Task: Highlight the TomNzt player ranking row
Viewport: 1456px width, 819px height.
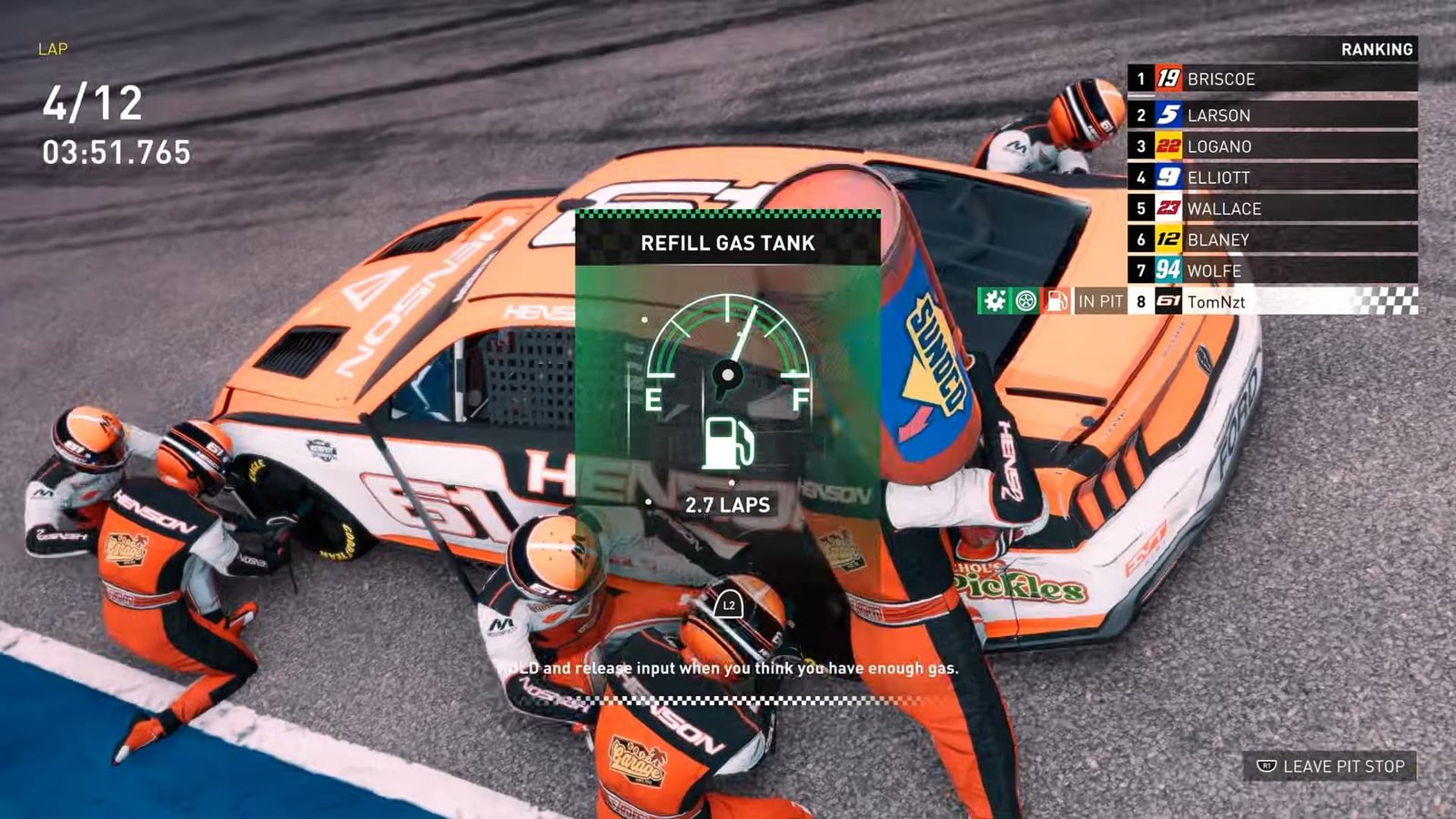Action: 1271,301
